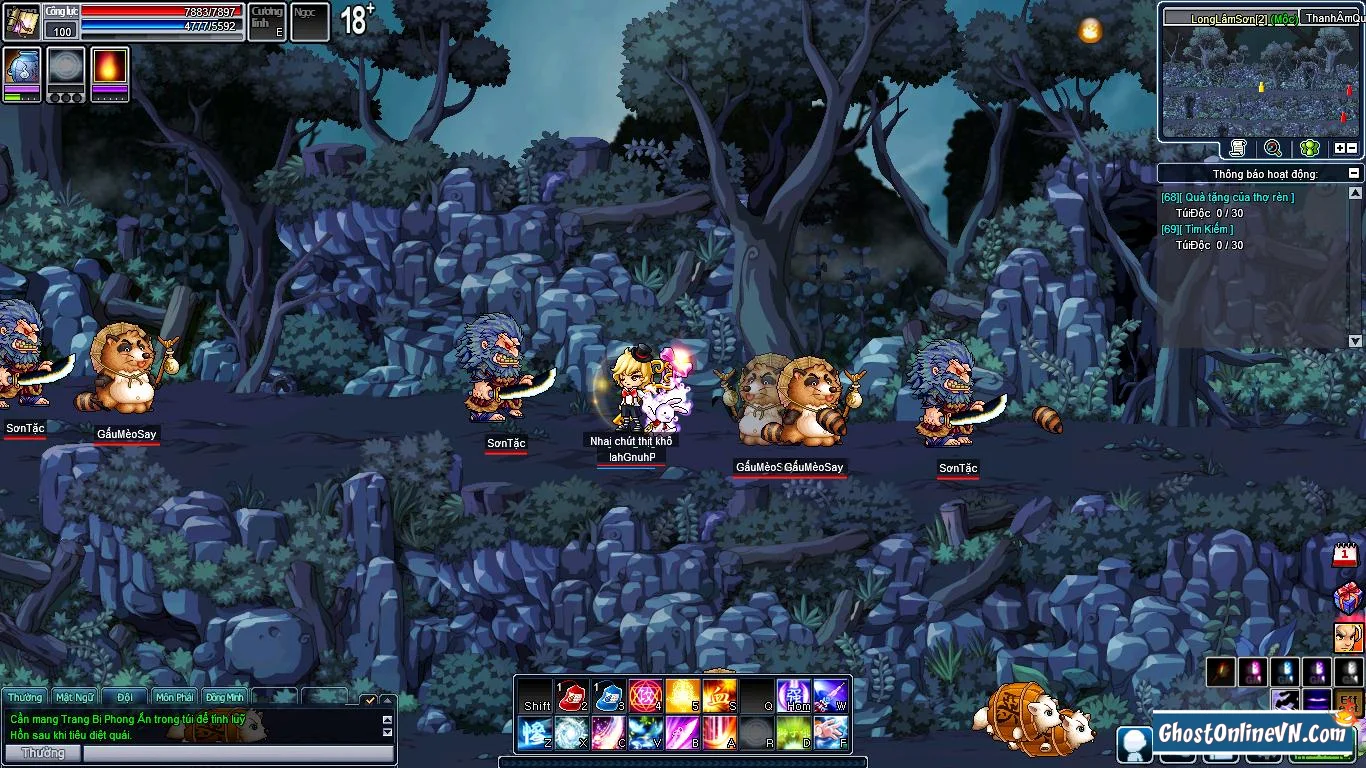Image resolution: width=1366 pixels, height=768 pixels.
Task: Switch to the Mật Ngữ chat tab
Action: coord(75,697)
